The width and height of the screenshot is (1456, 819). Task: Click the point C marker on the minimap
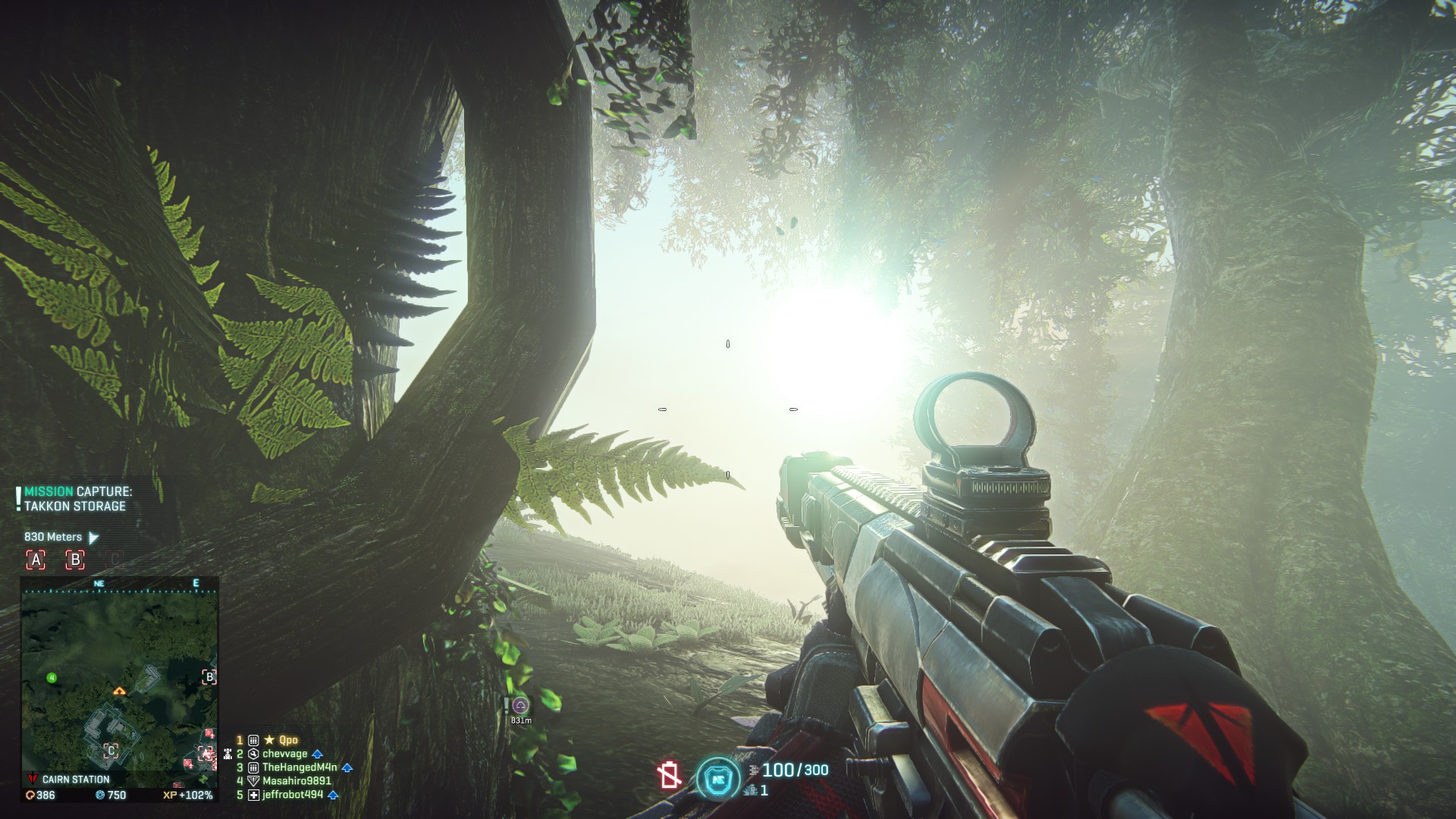(x=111, y=751)
